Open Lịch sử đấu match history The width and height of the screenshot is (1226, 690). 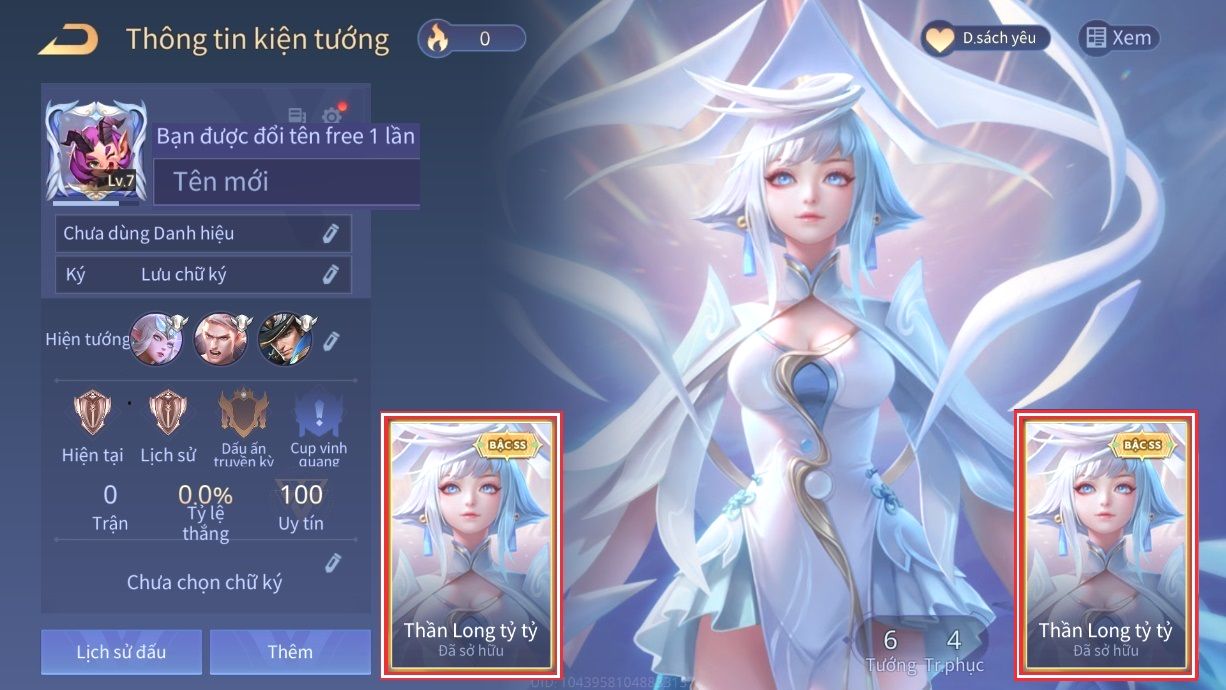pyautogui.click(x=122, y=652)
